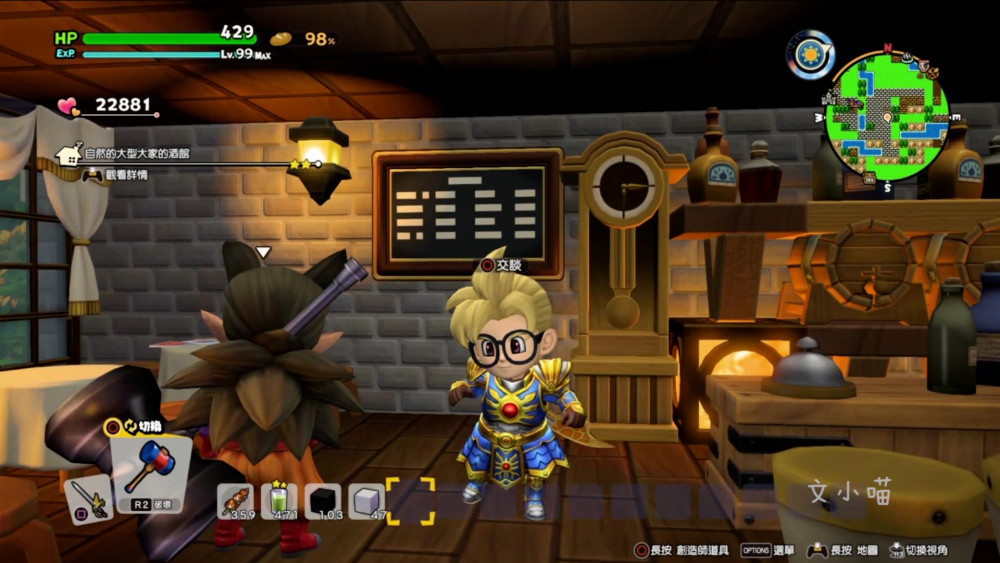Click the heart gratitude points icon
This screenshot has width=1000, height=563.
click(67, 105)
